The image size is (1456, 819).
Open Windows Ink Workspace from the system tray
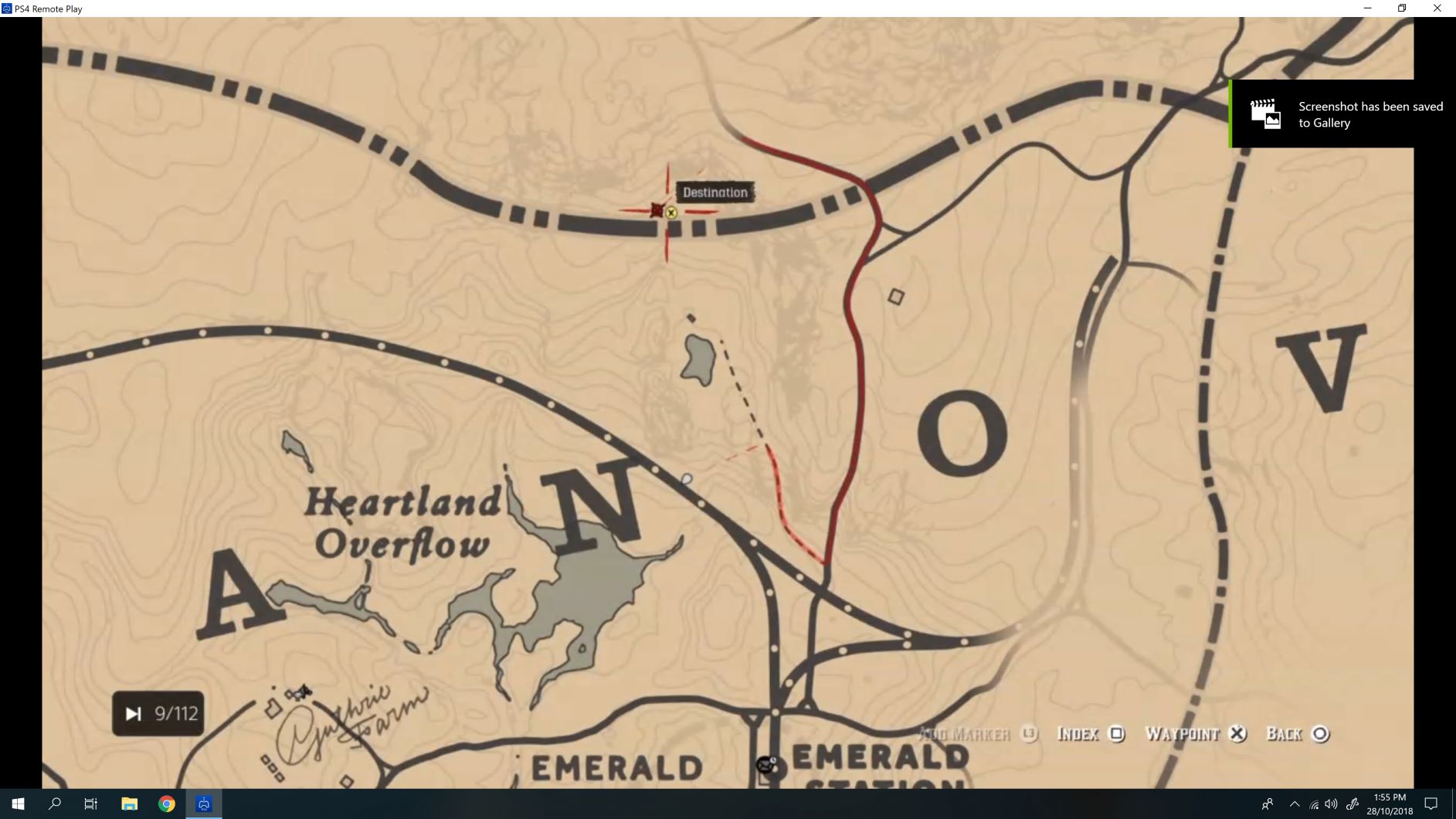1354,804
